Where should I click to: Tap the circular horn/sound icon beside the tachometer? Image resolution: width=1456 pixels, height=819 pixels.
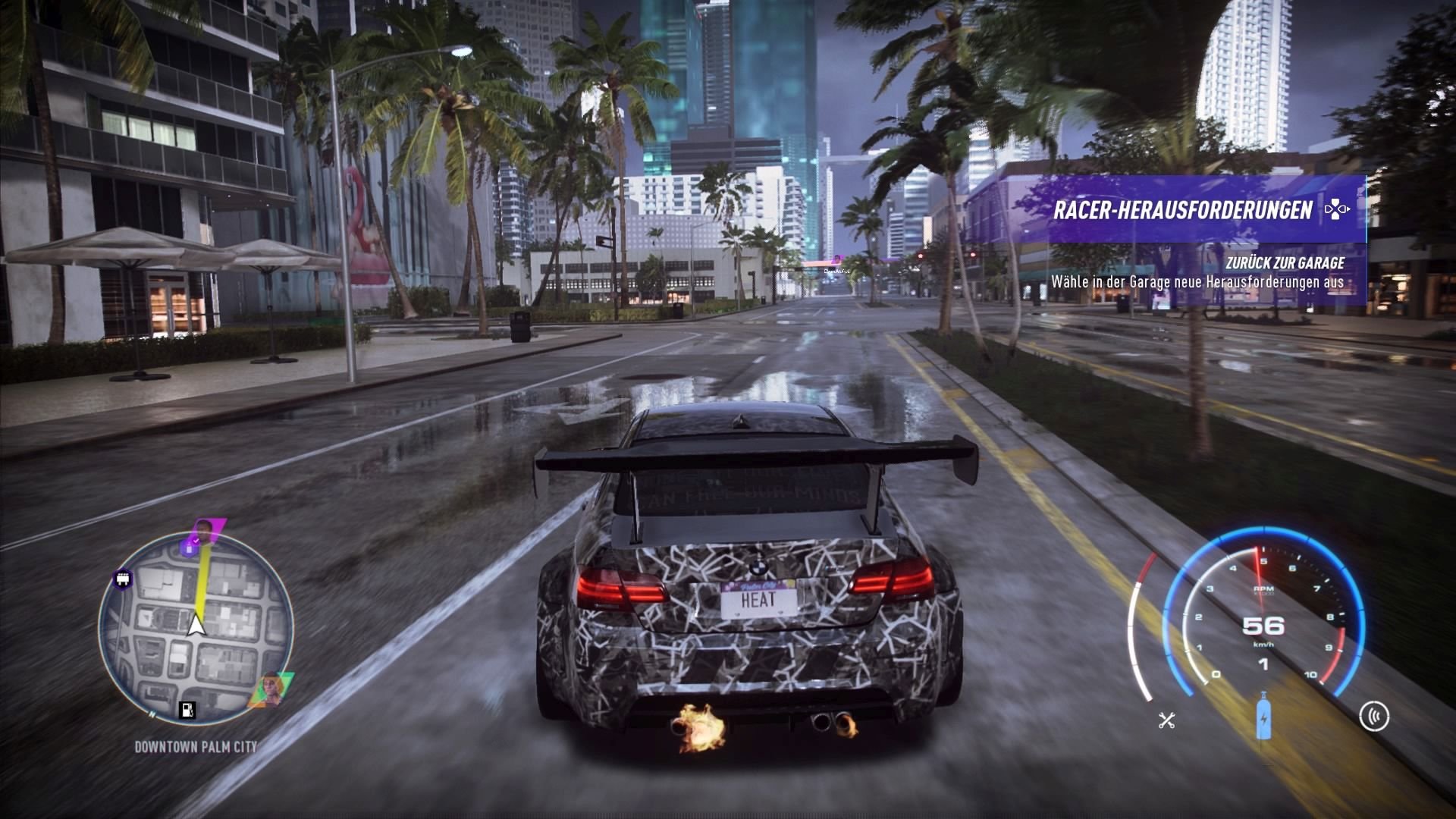[1375, 717]
